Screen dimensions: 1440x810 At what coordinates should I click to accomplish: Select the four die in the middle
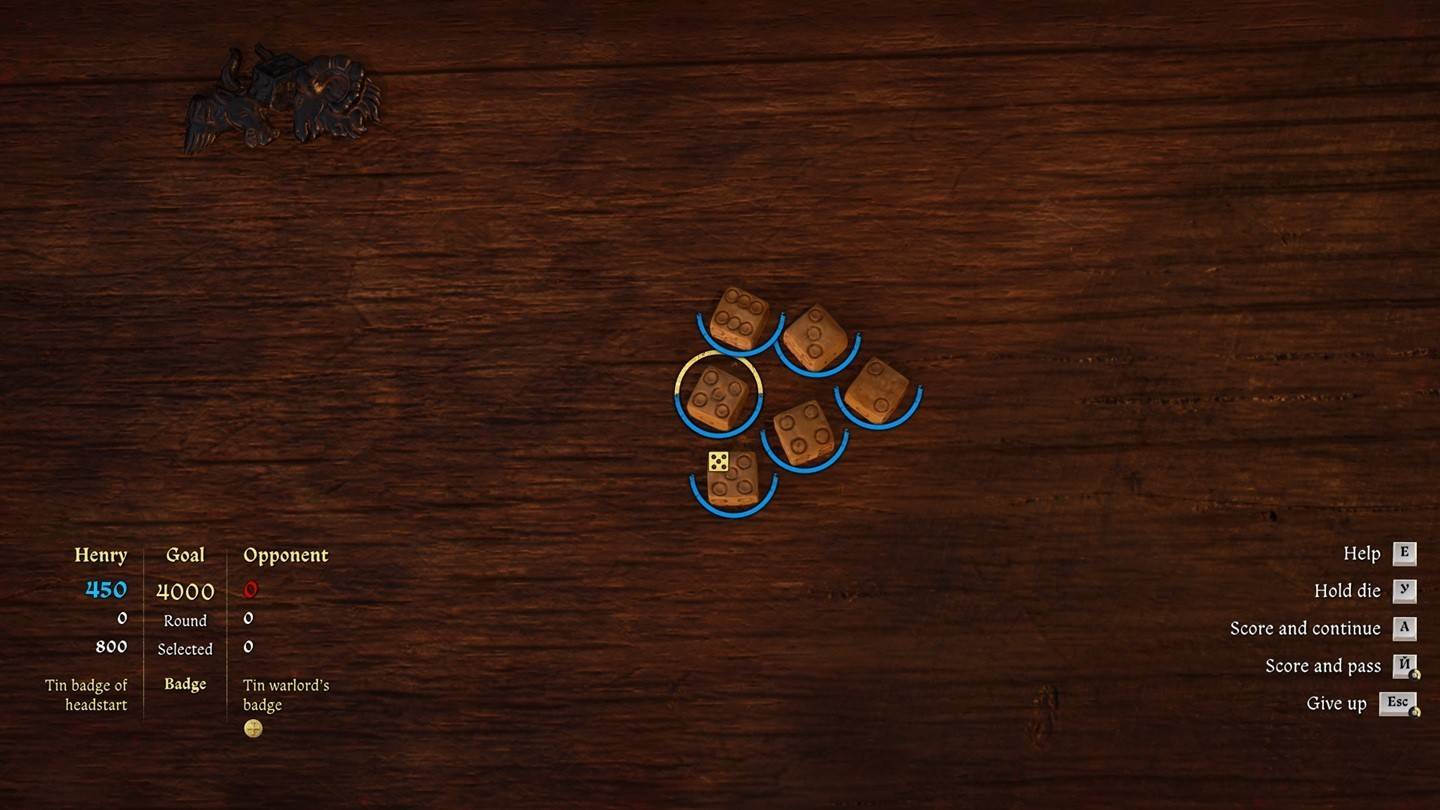click(x=800, y=429)
